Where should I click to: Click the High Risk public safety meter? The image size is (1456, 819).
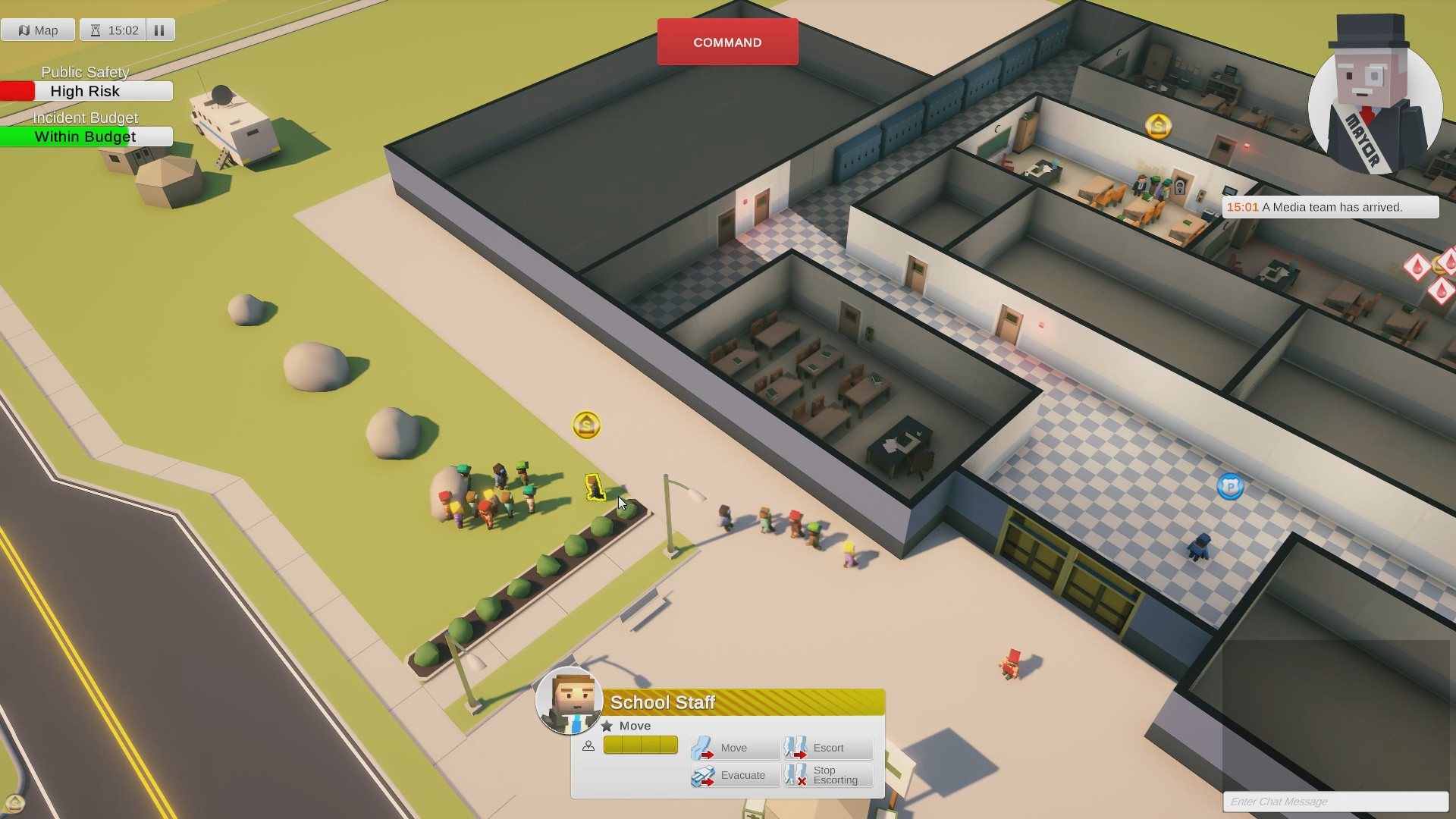point(86,91)
